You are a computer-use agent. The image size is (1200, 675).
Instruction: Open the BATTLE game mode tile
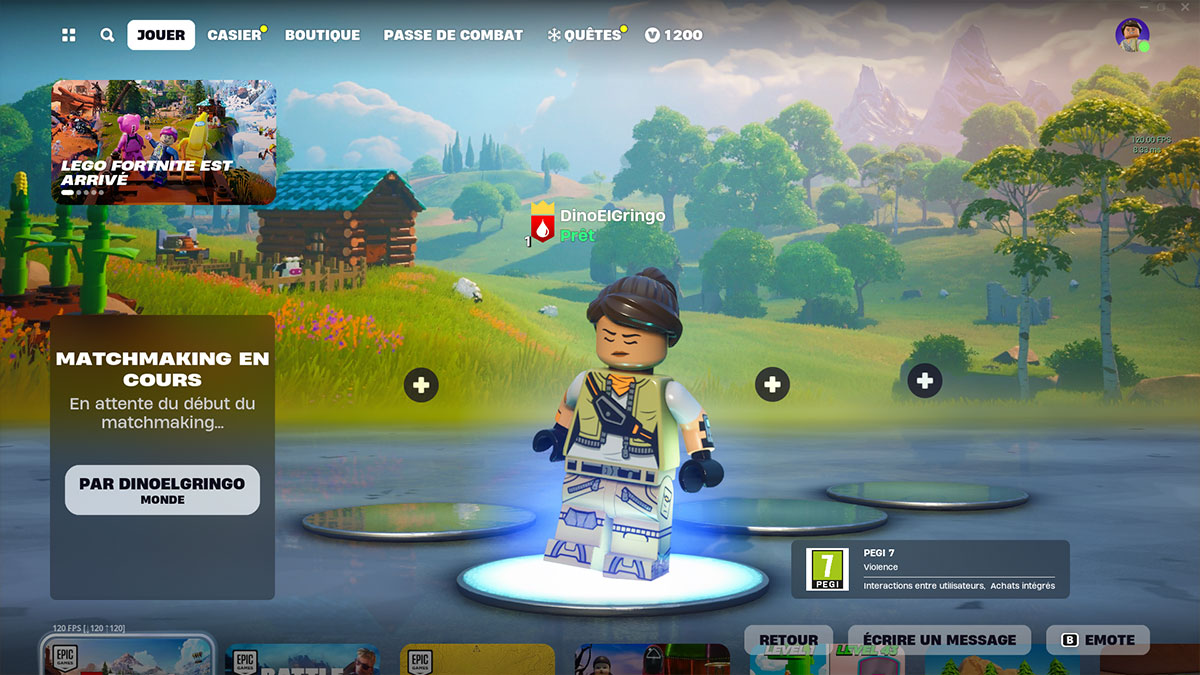302,660
